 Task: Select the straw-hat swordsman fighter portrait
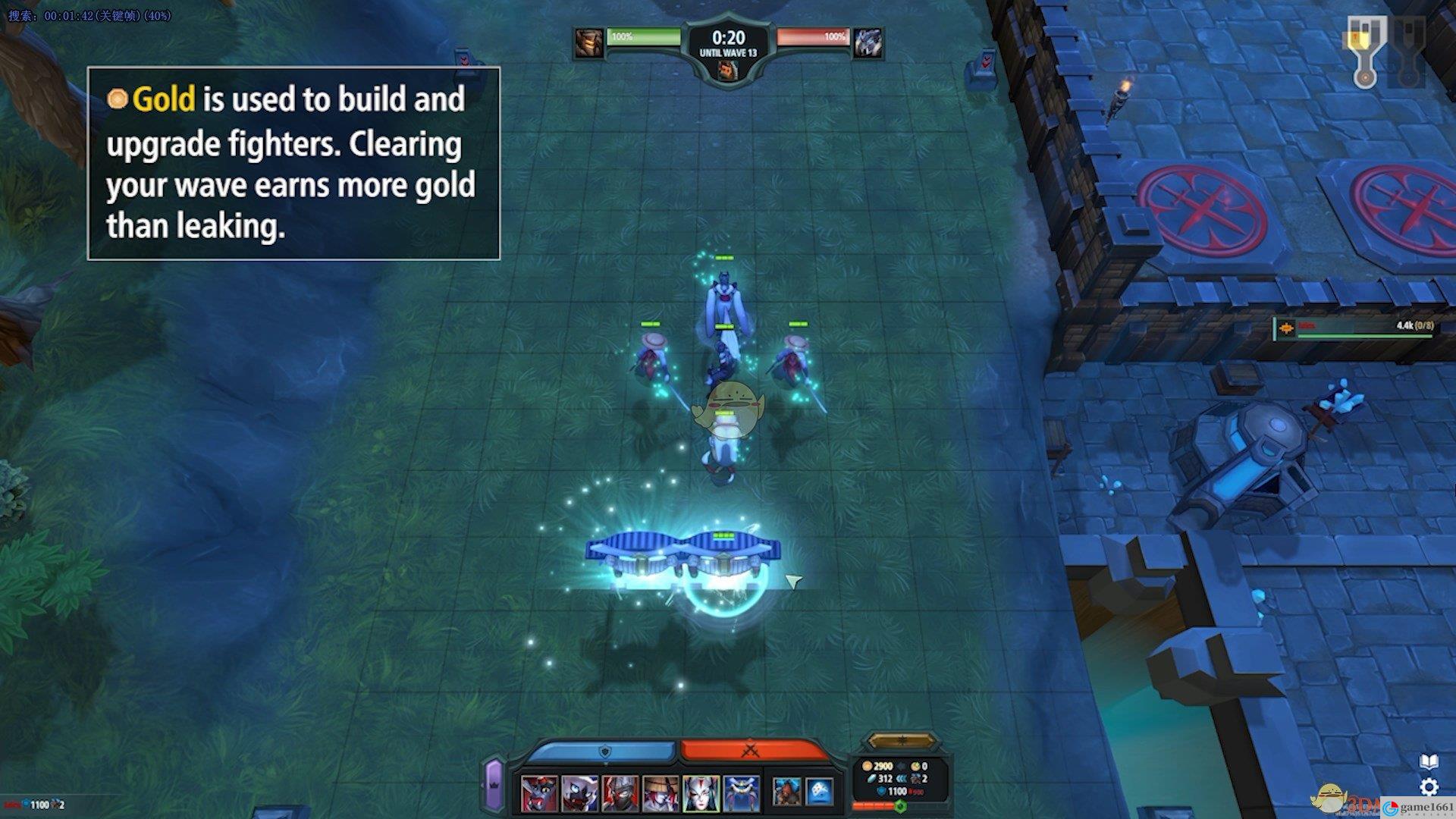(661, 793)
